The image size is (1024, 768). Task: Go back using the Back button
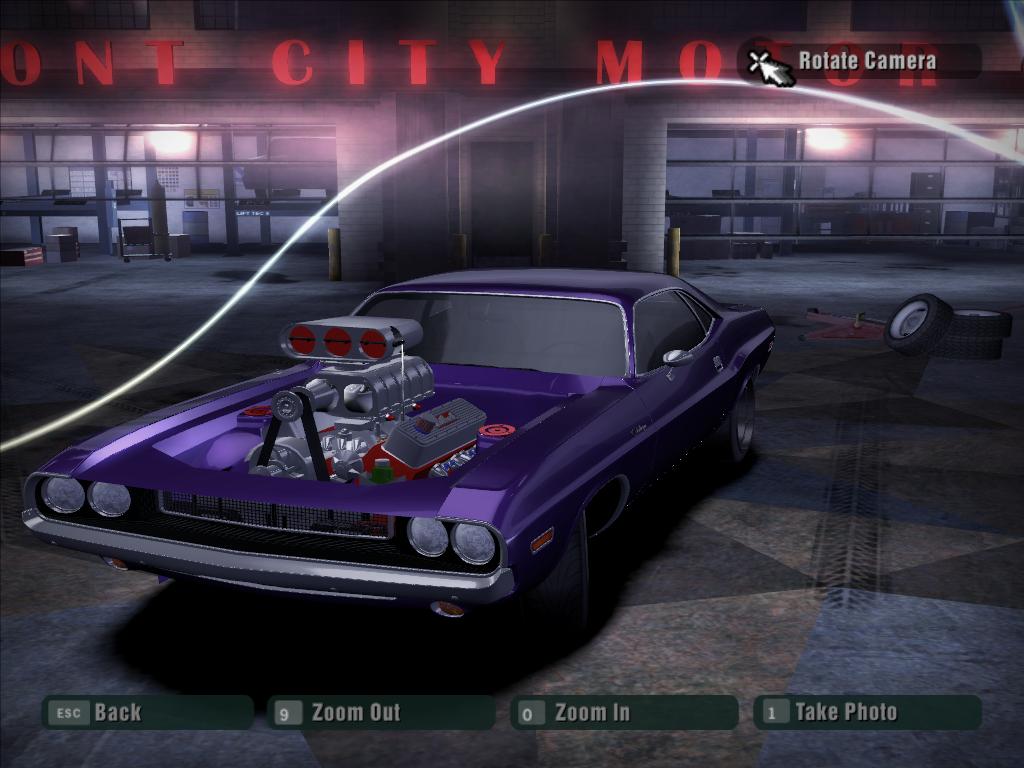[x=145, y=713]
